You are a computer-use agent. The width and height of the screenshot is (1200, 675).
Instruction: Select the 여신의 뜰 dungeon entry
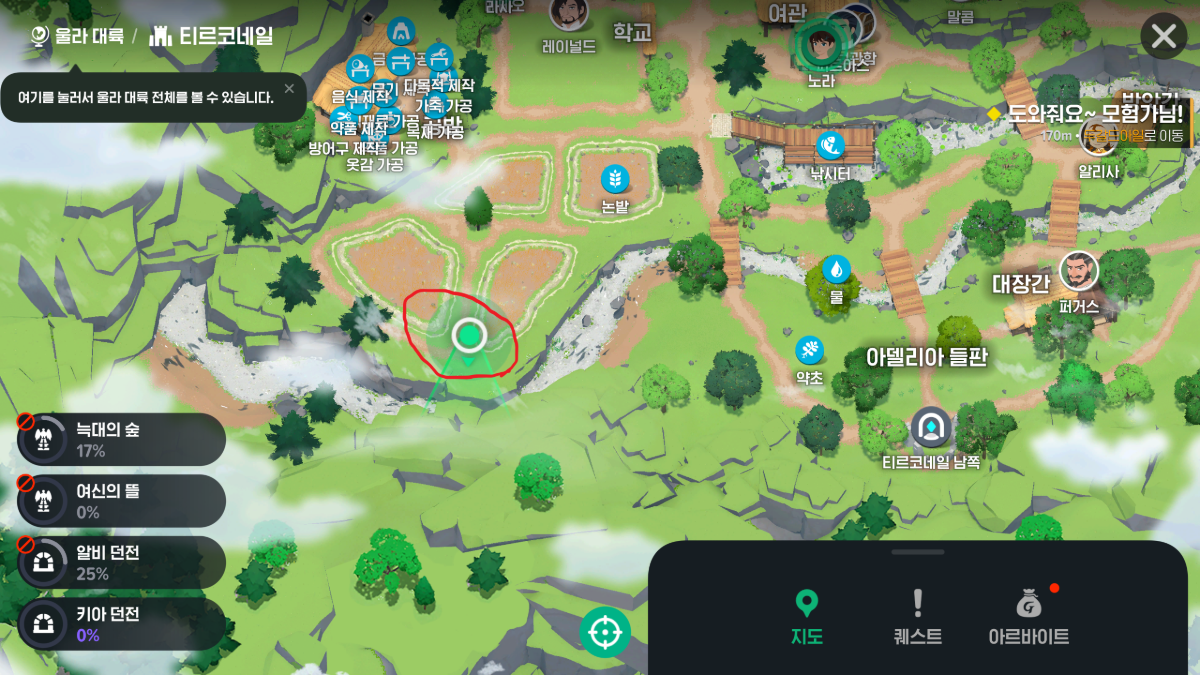[121, 501]
